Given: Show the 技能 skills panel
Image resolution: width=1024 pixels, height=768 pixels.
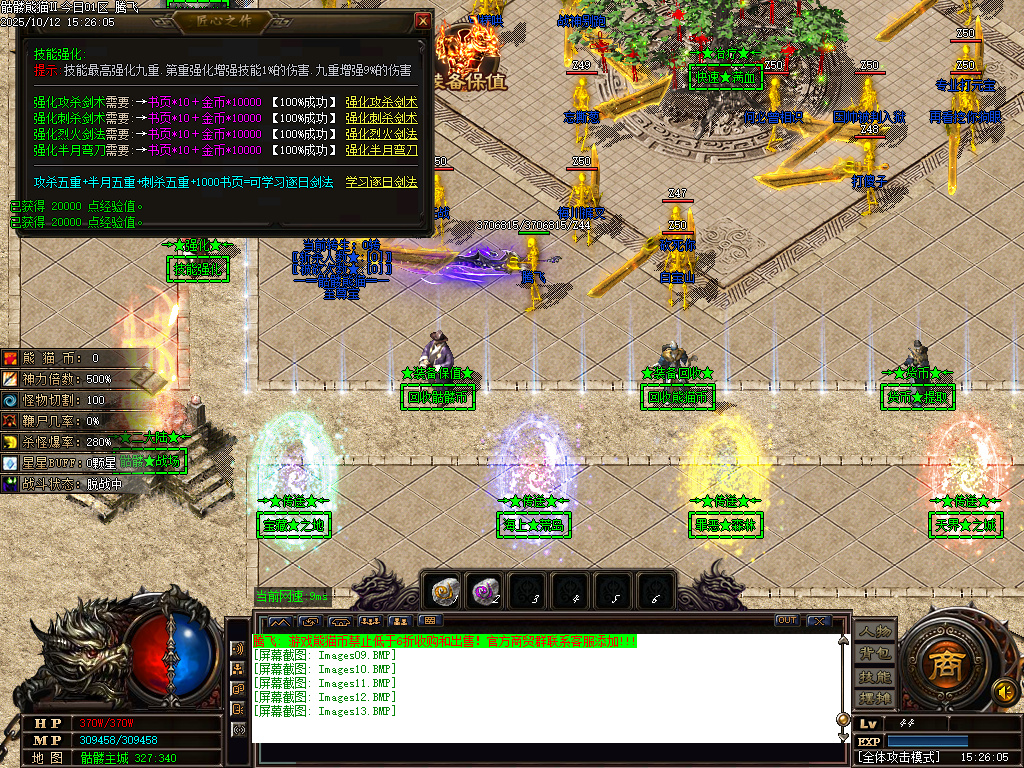Looking at the screenshot, I should coord(874,676).
